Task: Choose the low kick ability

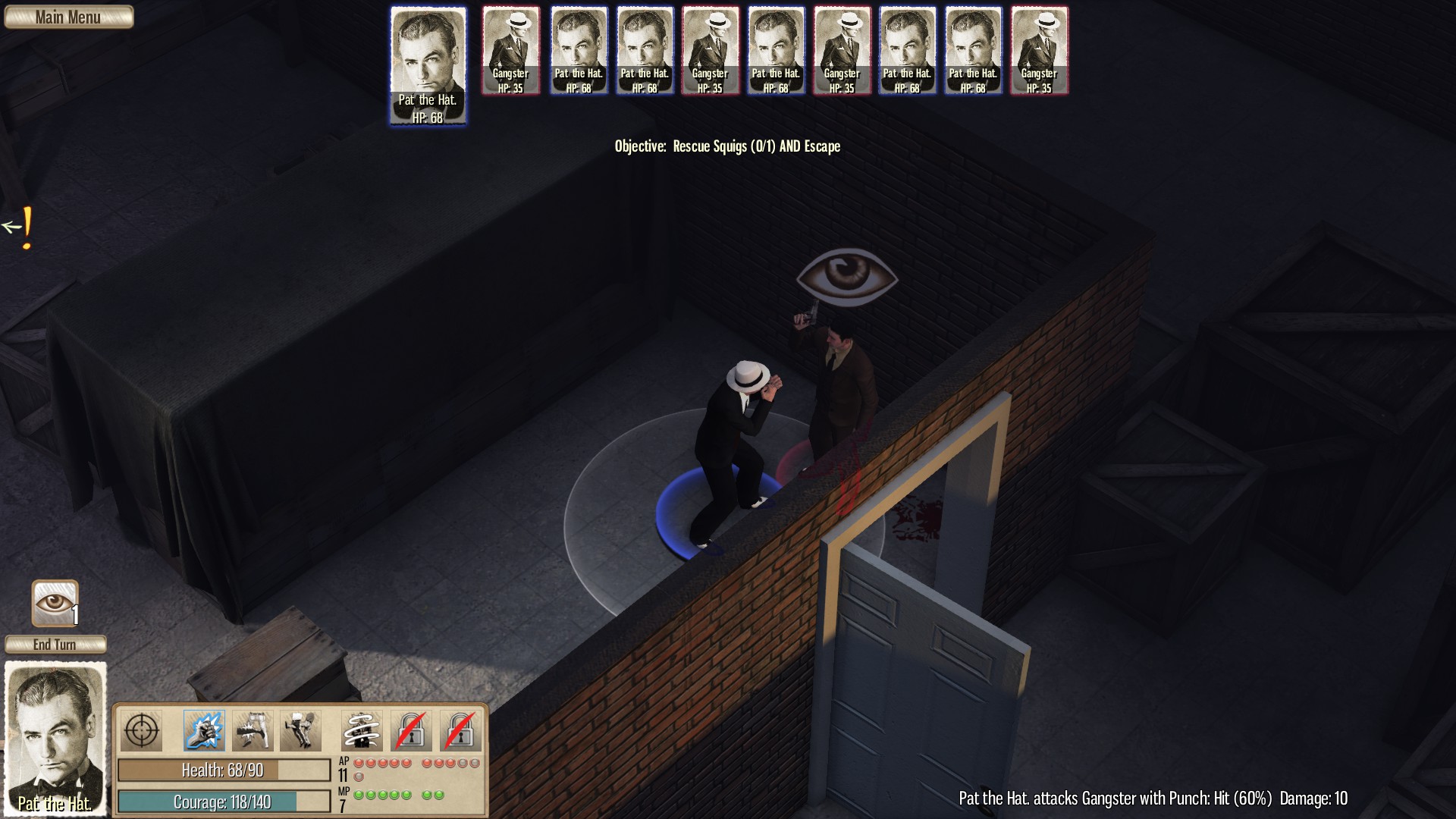Action: pyautogui.click(x=253, y=731)
